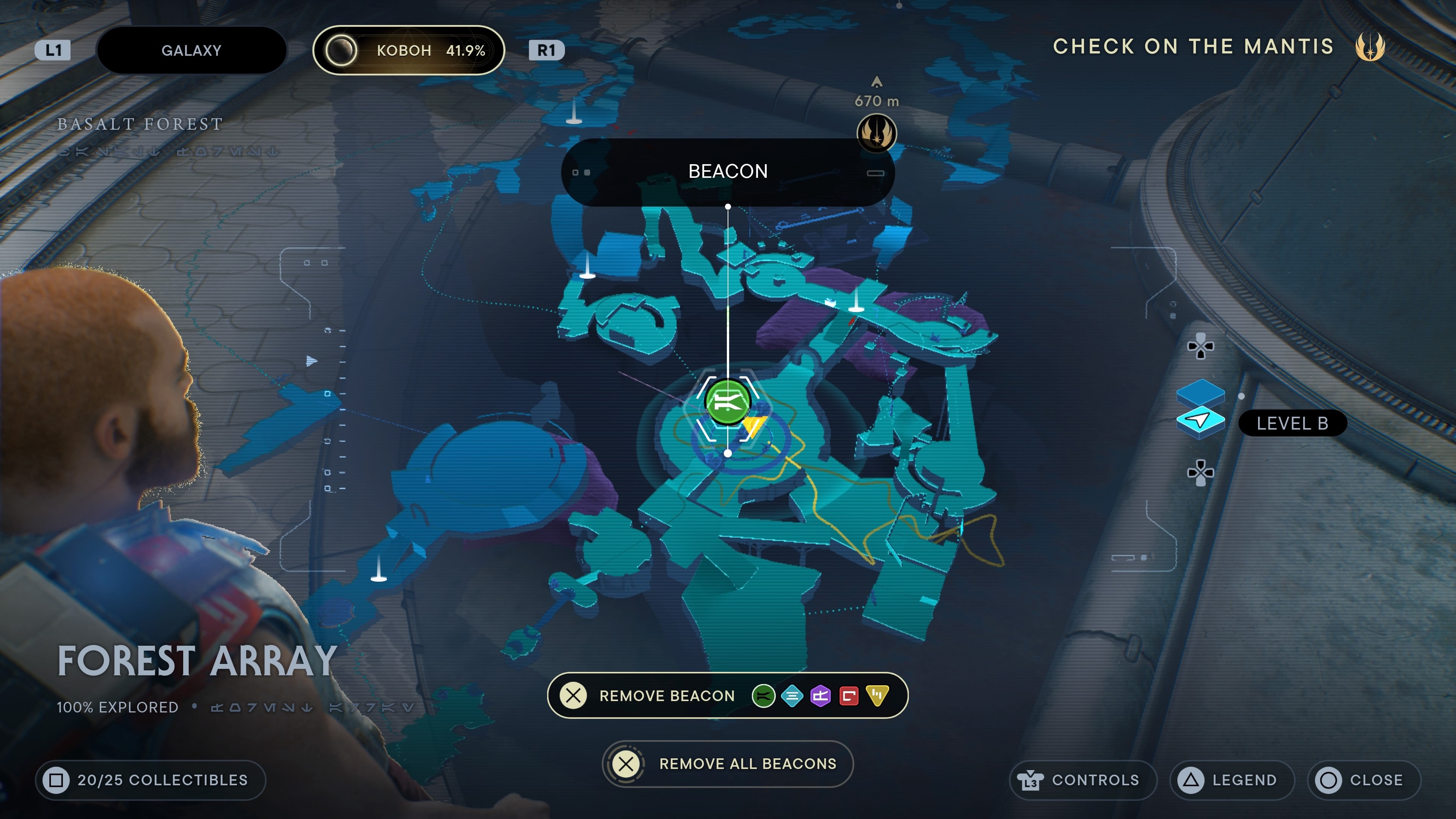Select the Koboh 41.9% planet tab
The height and width of the screenshot is (819, 1456).
[x=409, y=50]
